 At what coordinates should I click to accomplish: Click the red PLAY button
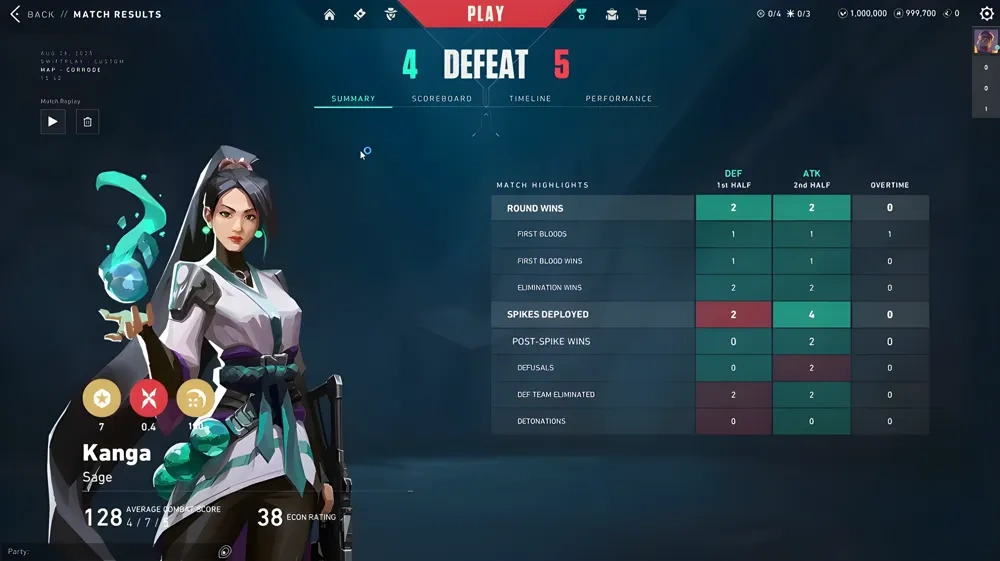(x=486, y=14)
